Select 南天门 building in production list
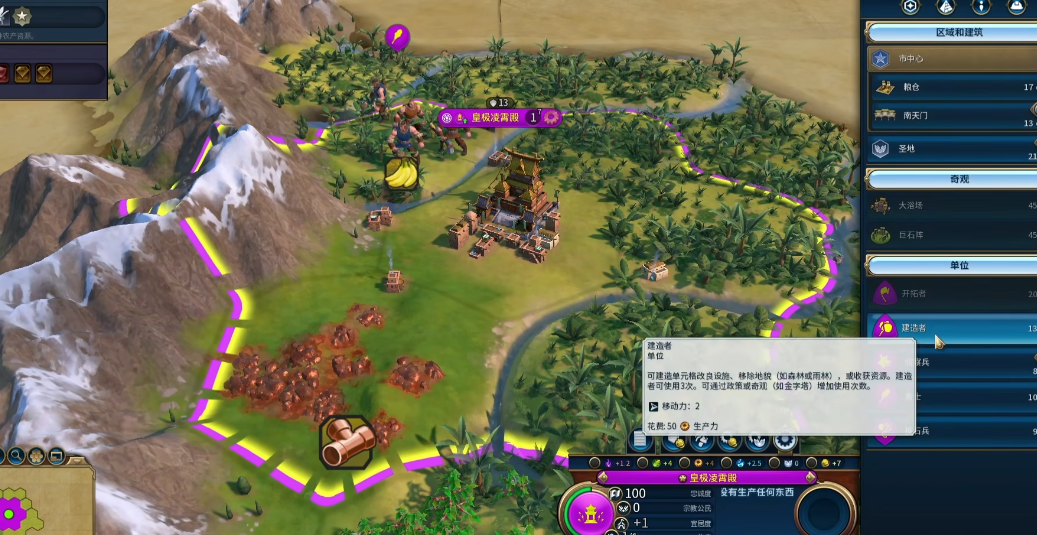1037x535 pixels. tap(950, 116)
